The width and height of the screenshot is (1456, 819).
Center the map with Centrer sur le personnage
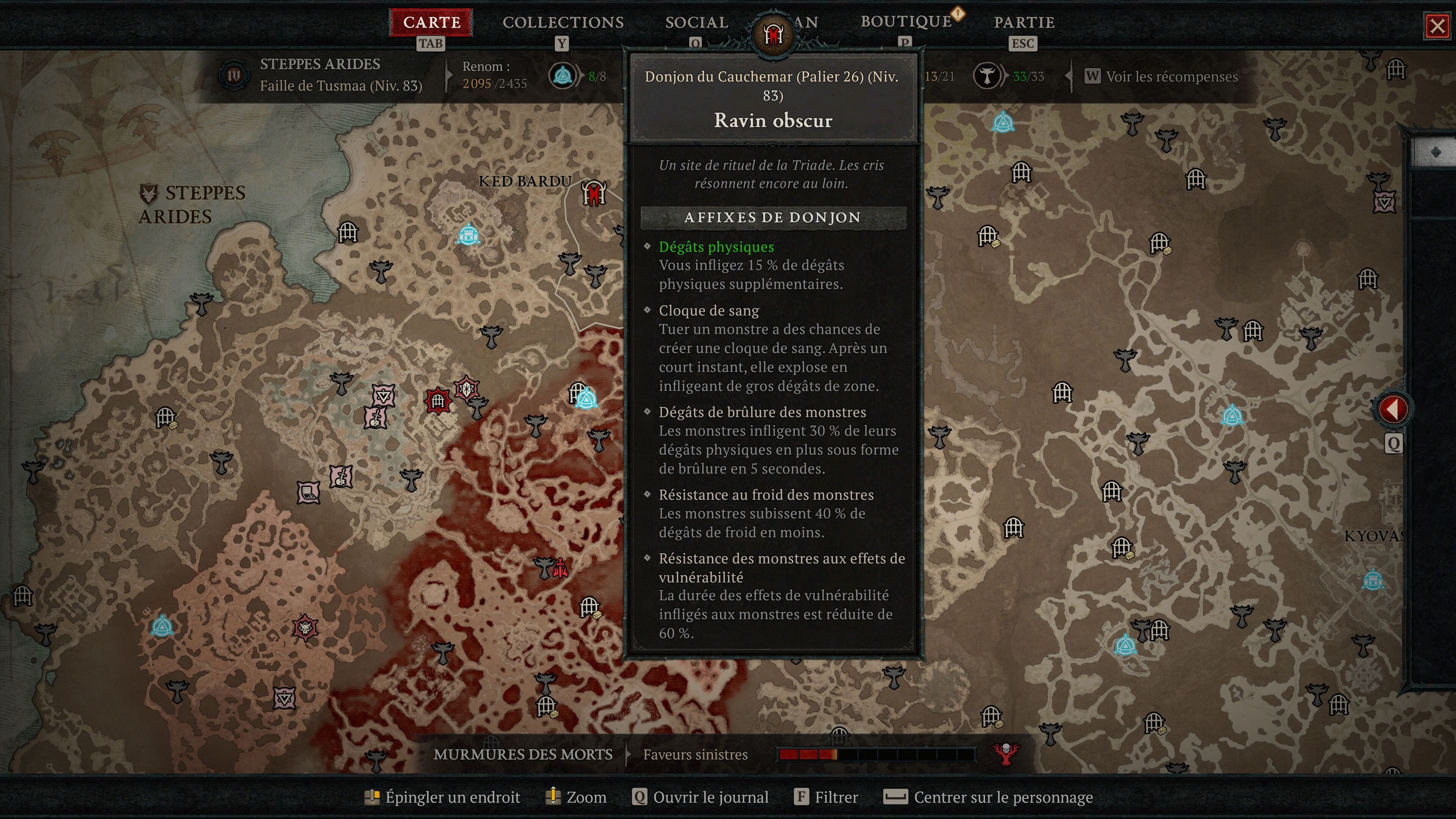(x=1003, y=797)
